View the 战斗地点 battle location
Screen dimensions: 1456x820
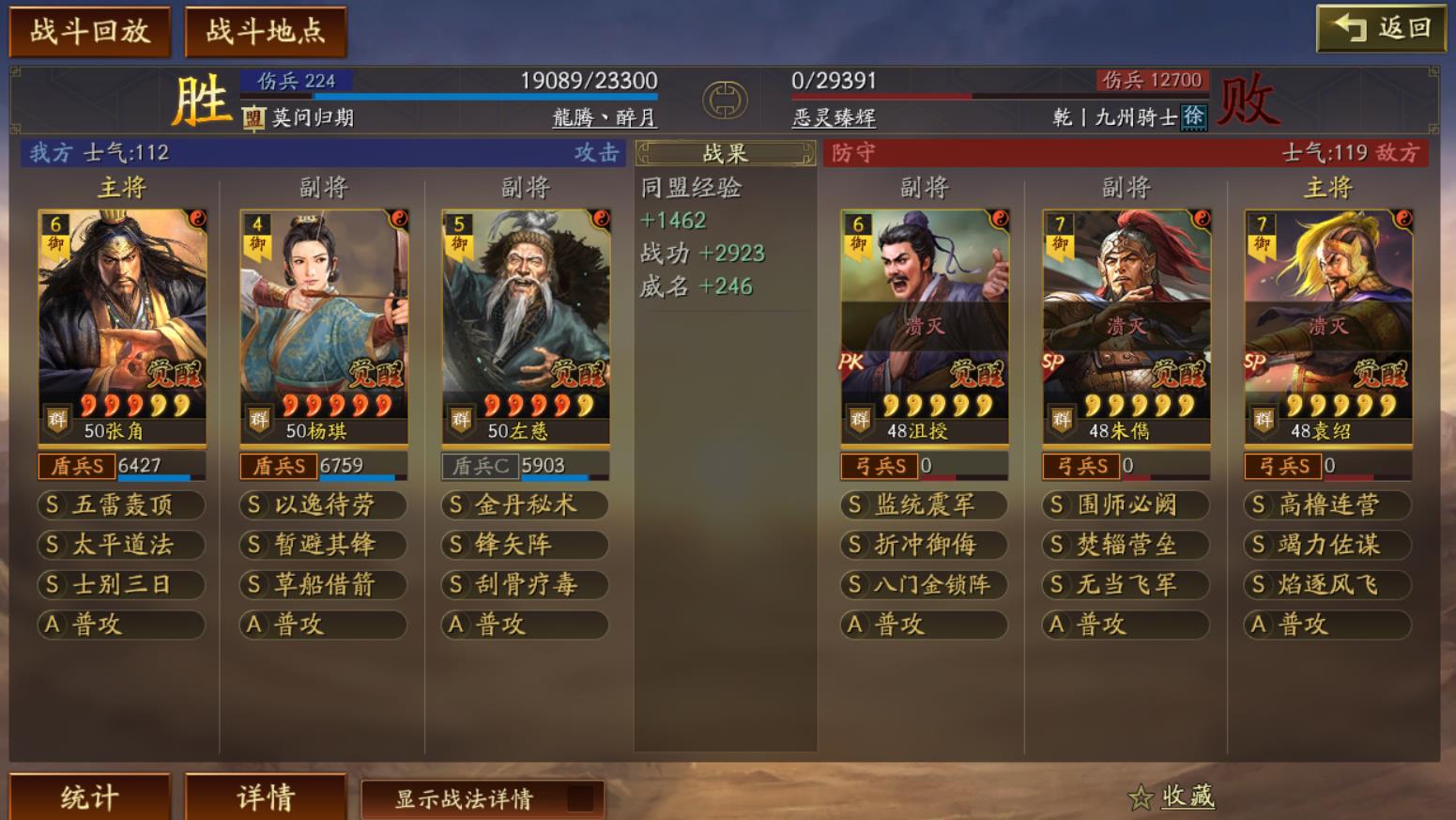click(x=266, y=32)
